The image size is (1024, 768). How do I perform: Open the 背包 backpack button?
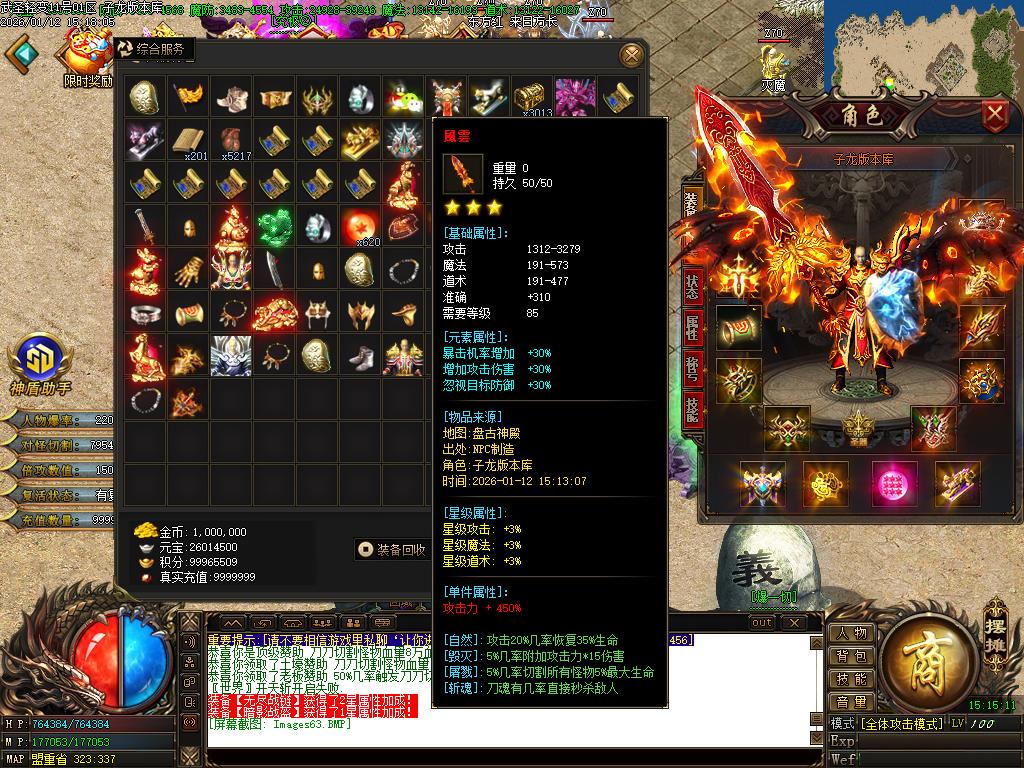[852, 656]
